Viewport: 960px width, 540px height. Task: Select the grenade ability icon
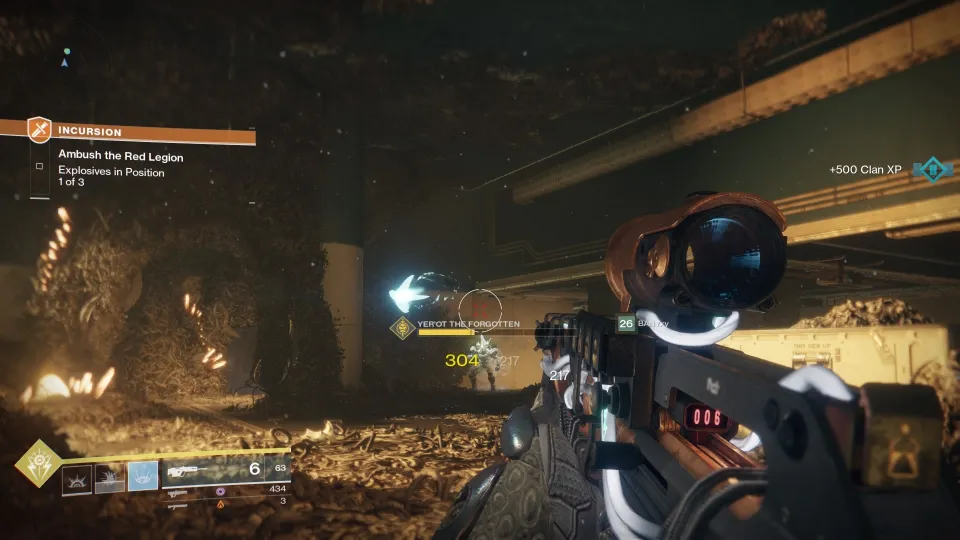point(77,479)
